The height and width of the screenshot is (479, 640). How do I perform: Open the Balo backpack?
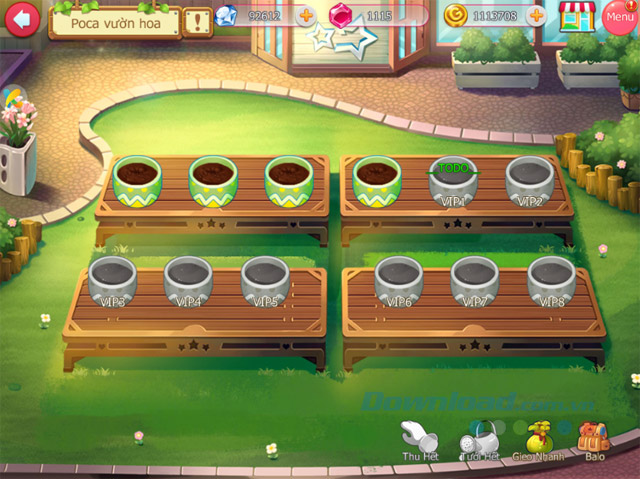596,439
